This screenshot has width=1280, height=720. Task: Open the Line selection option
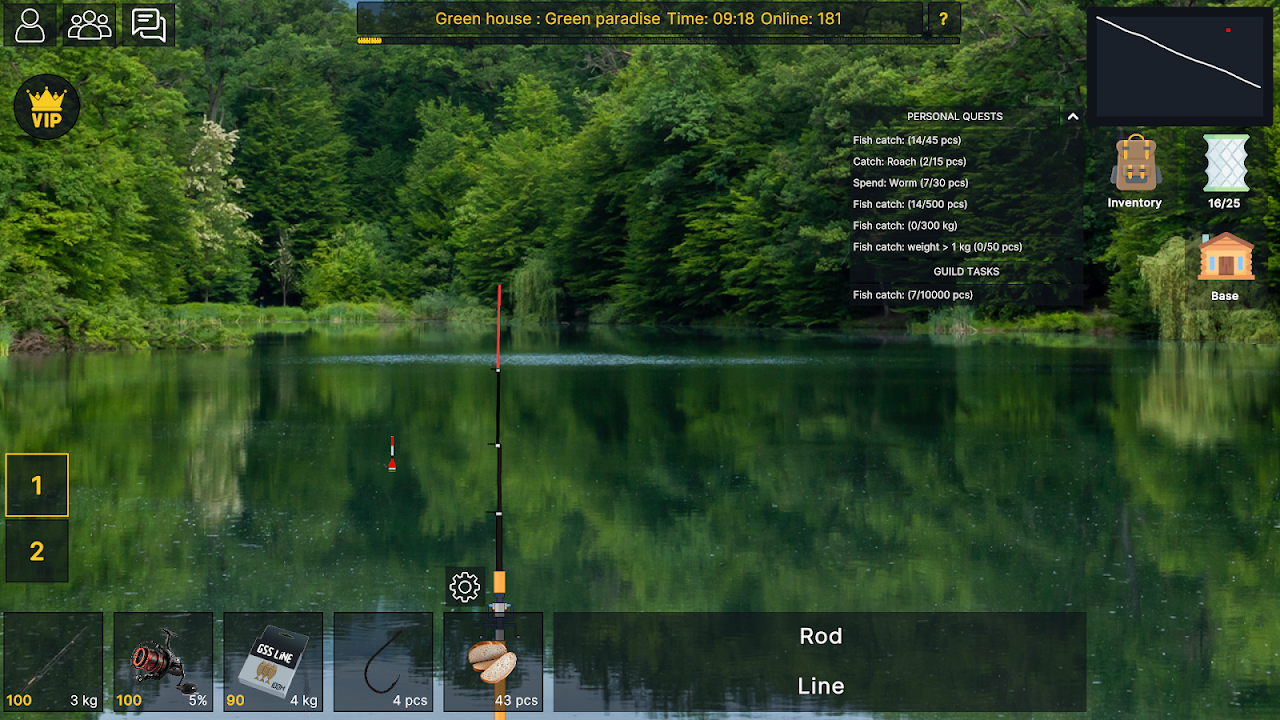[820, 686]
